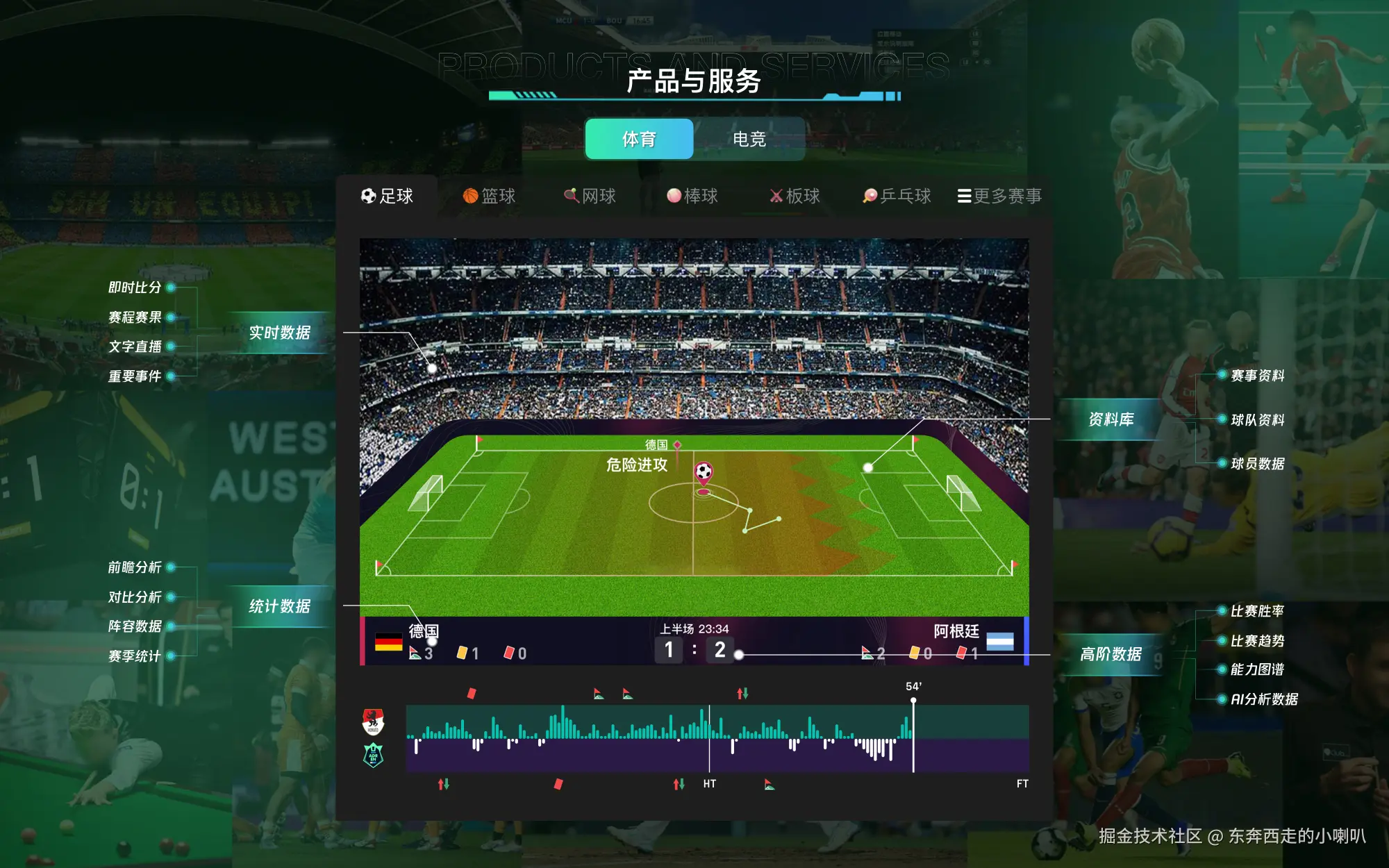
Task: Click the substitution arrows icon below the chart
Action: pyautogui.click(x=444, y=783)
